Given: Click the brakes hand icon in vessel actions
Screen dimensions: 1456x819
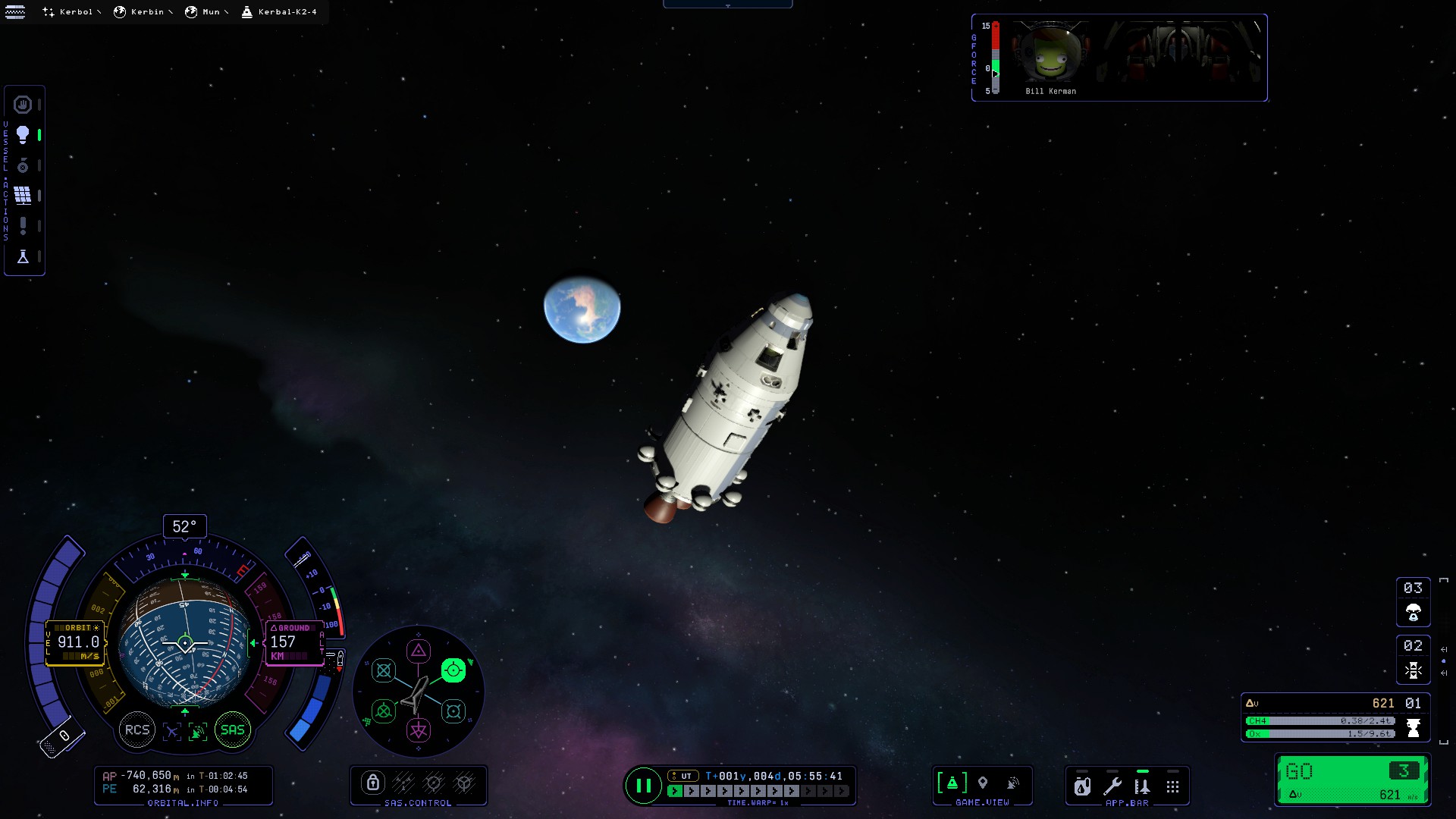Looking at the screenshot, I should [x=23, y=105].
